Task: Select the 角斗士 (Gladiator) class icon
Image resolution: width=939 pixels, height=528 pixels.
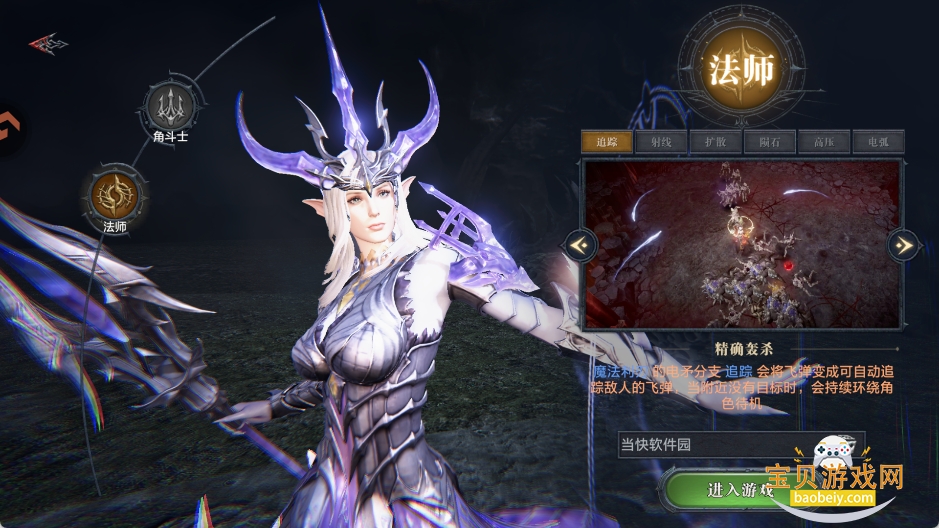Action: [167, 105]
